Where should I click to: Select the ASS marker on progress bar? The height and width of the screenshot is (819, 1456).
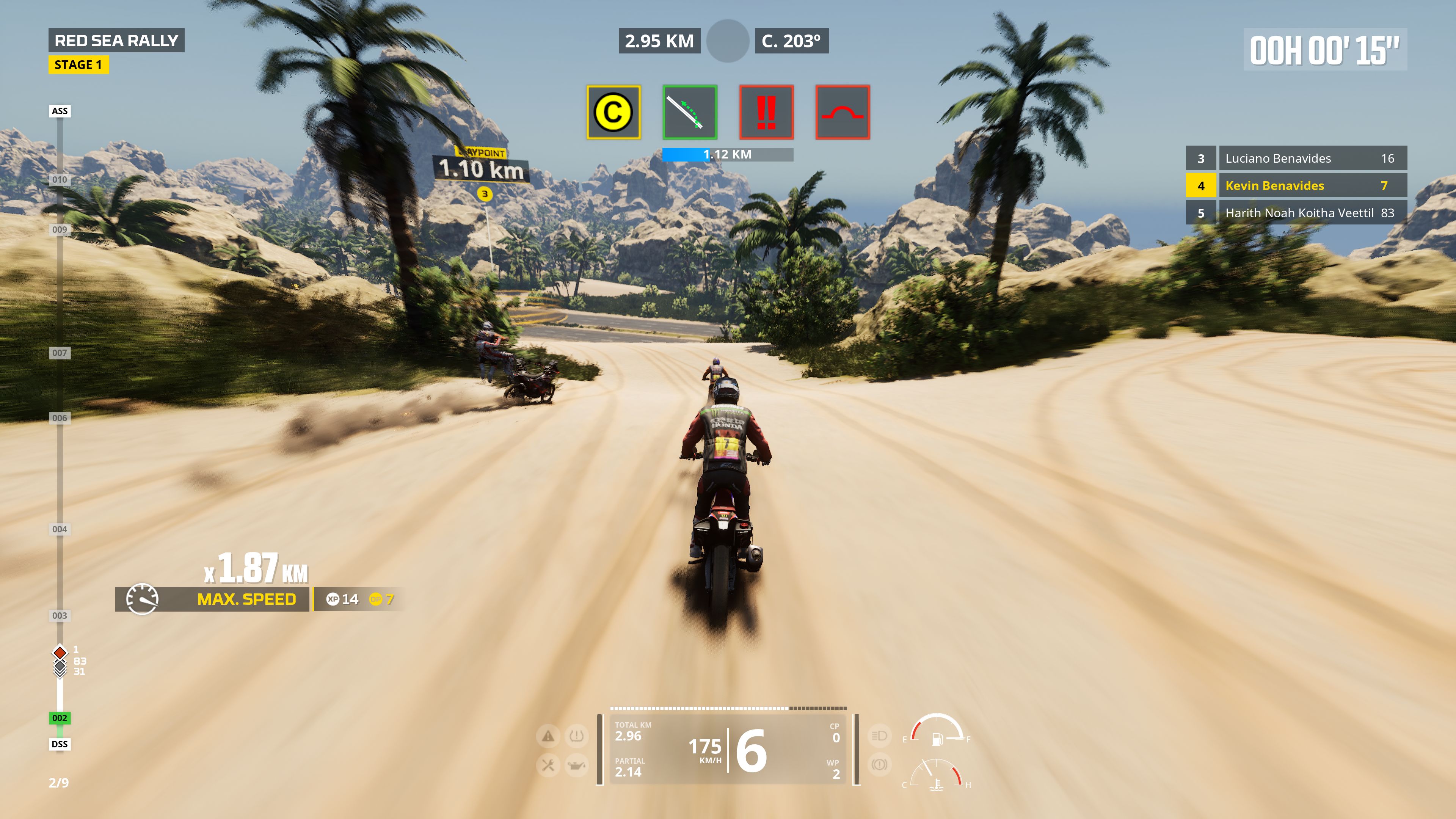[60, 111]
